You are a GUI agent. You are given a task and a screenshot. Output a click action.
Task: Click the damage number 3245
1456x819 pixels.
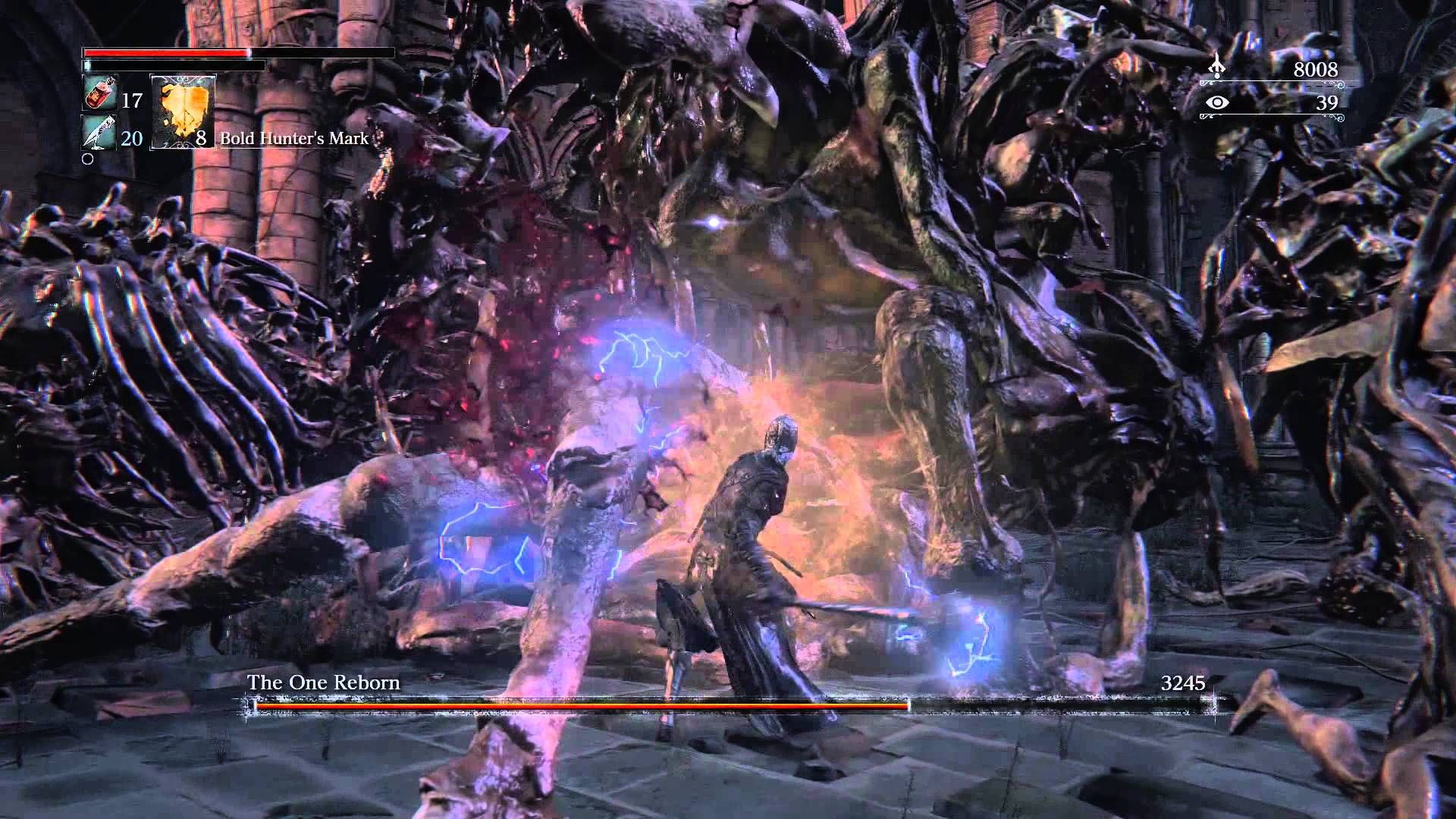pyautogui.click(x=1184, y=683)
